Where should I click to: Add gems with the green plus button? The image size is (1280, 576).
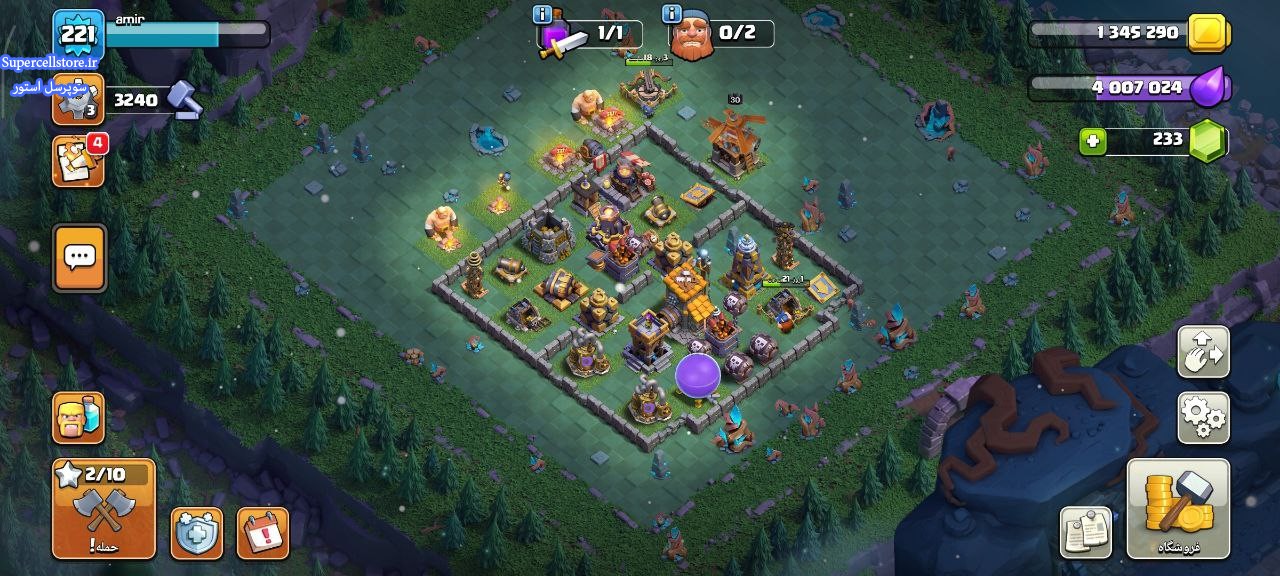pyautogui.click(x=1093, y=141)
